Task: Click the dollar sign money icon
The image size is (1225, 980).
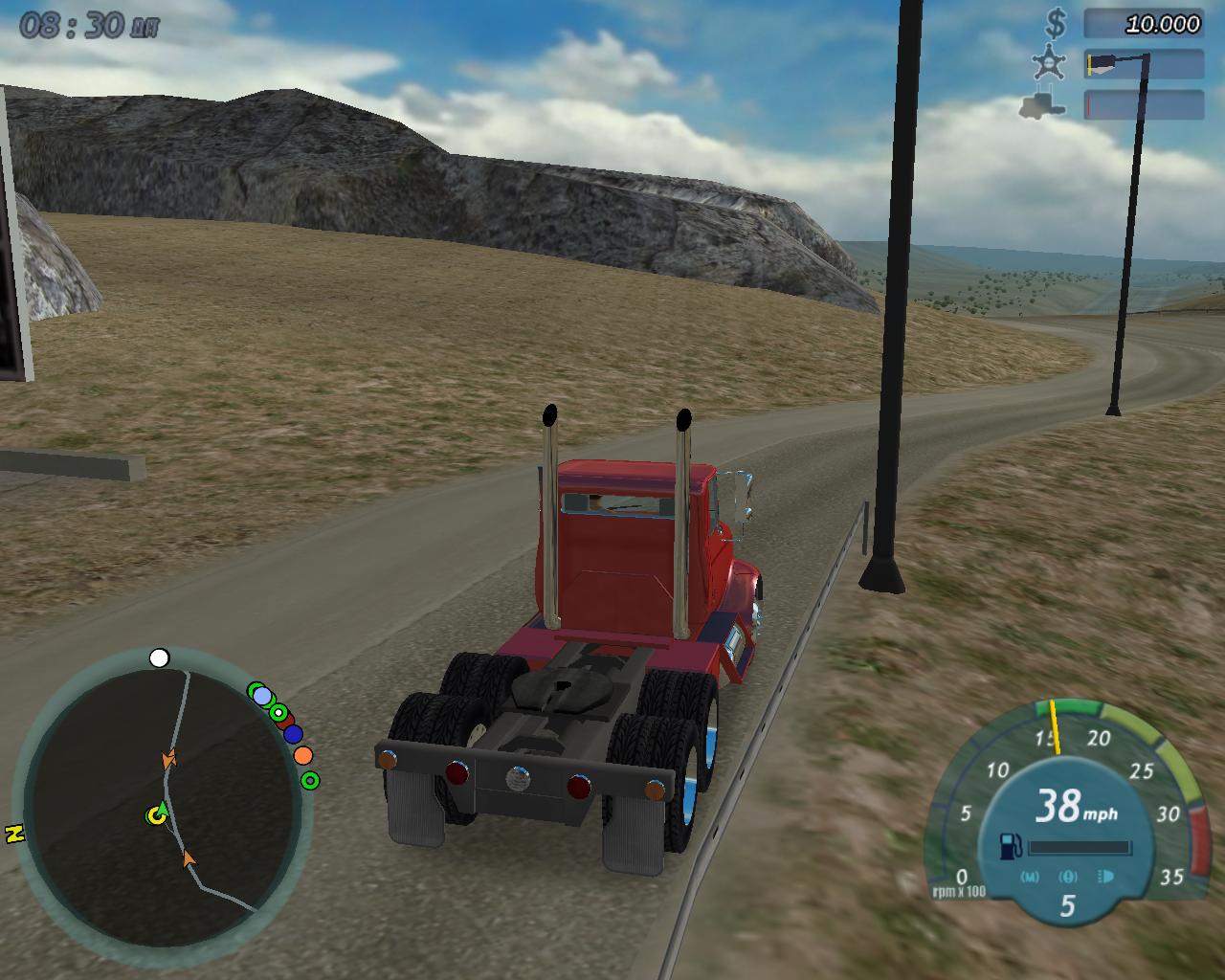Action: [x=1057, y=23]
